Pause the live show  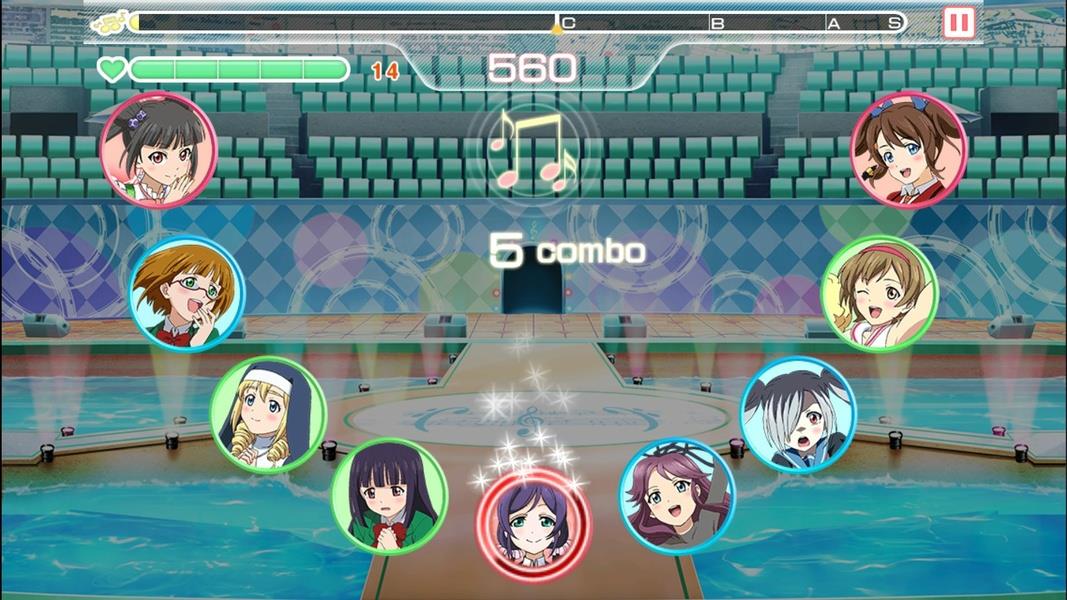point(958,23)
